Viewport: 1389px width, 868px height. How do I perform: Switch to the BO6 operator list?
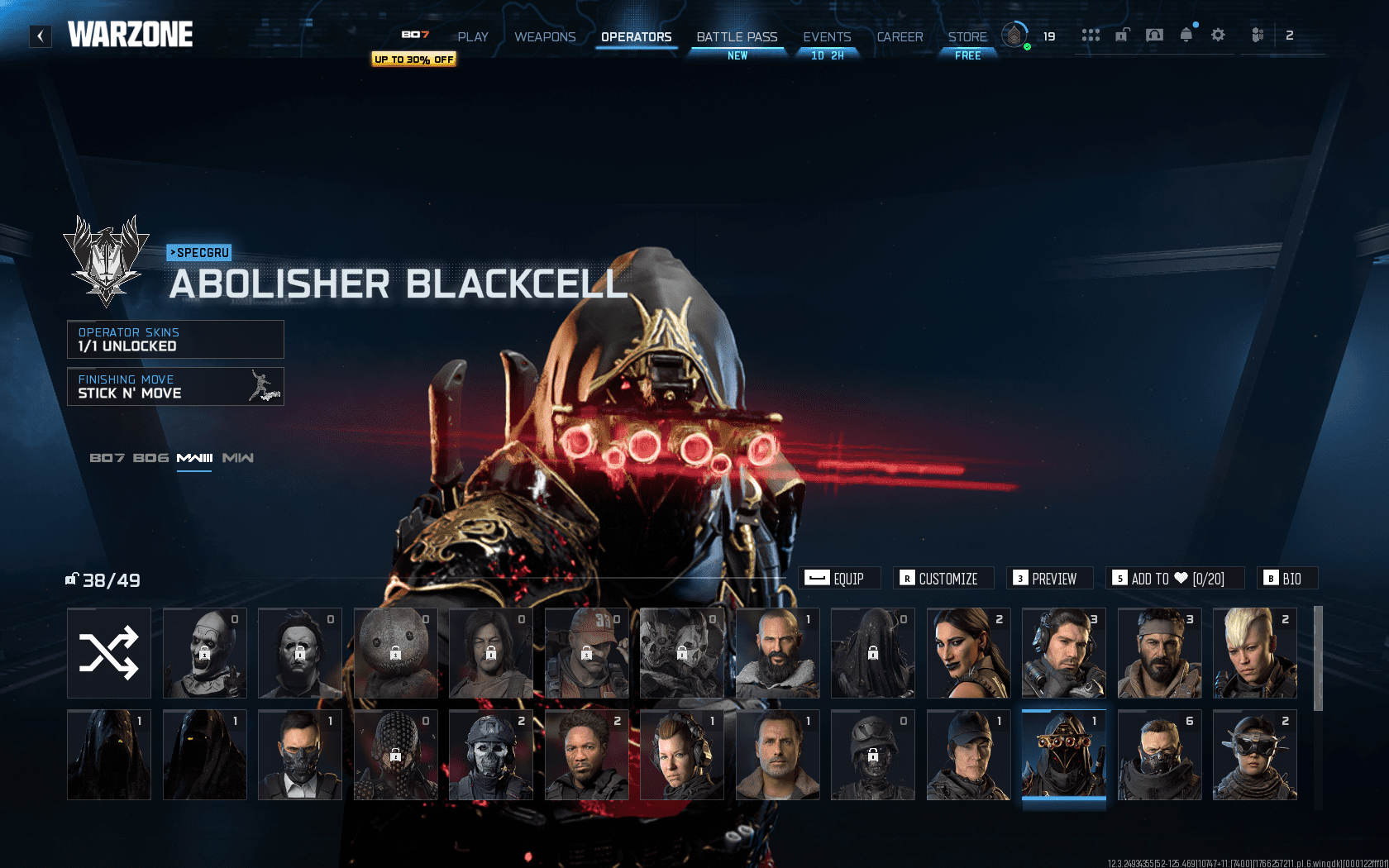[x=150, y=457]
